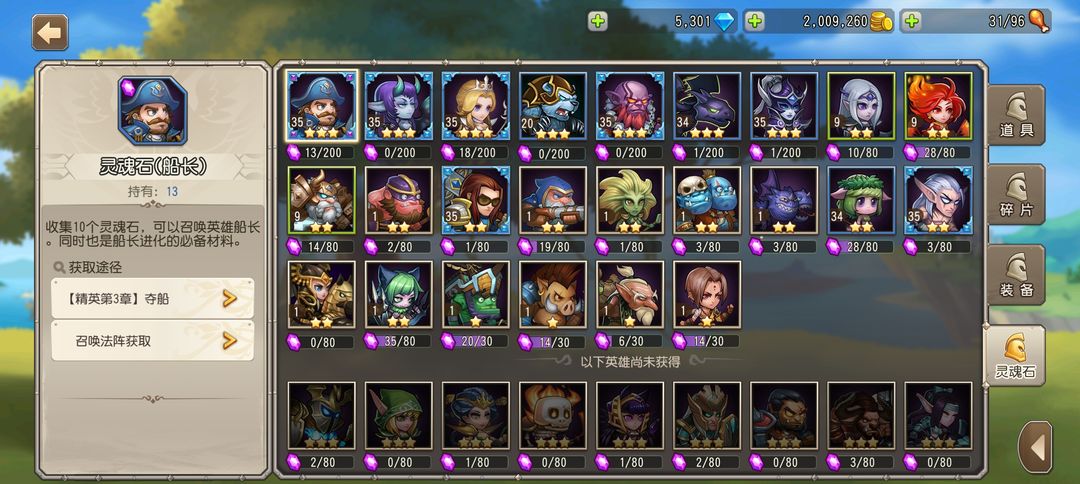The image size is (1080, 484).
Task: Select the wild boar hero tile
Action: [x=553, y=295]
